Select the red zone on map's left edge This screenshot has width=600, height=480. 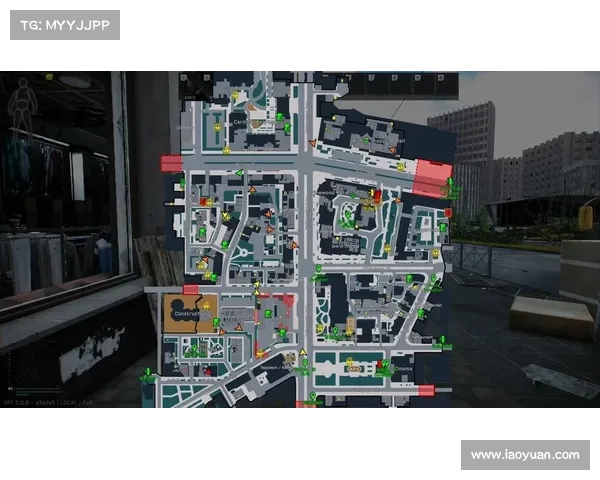[171, 164]
